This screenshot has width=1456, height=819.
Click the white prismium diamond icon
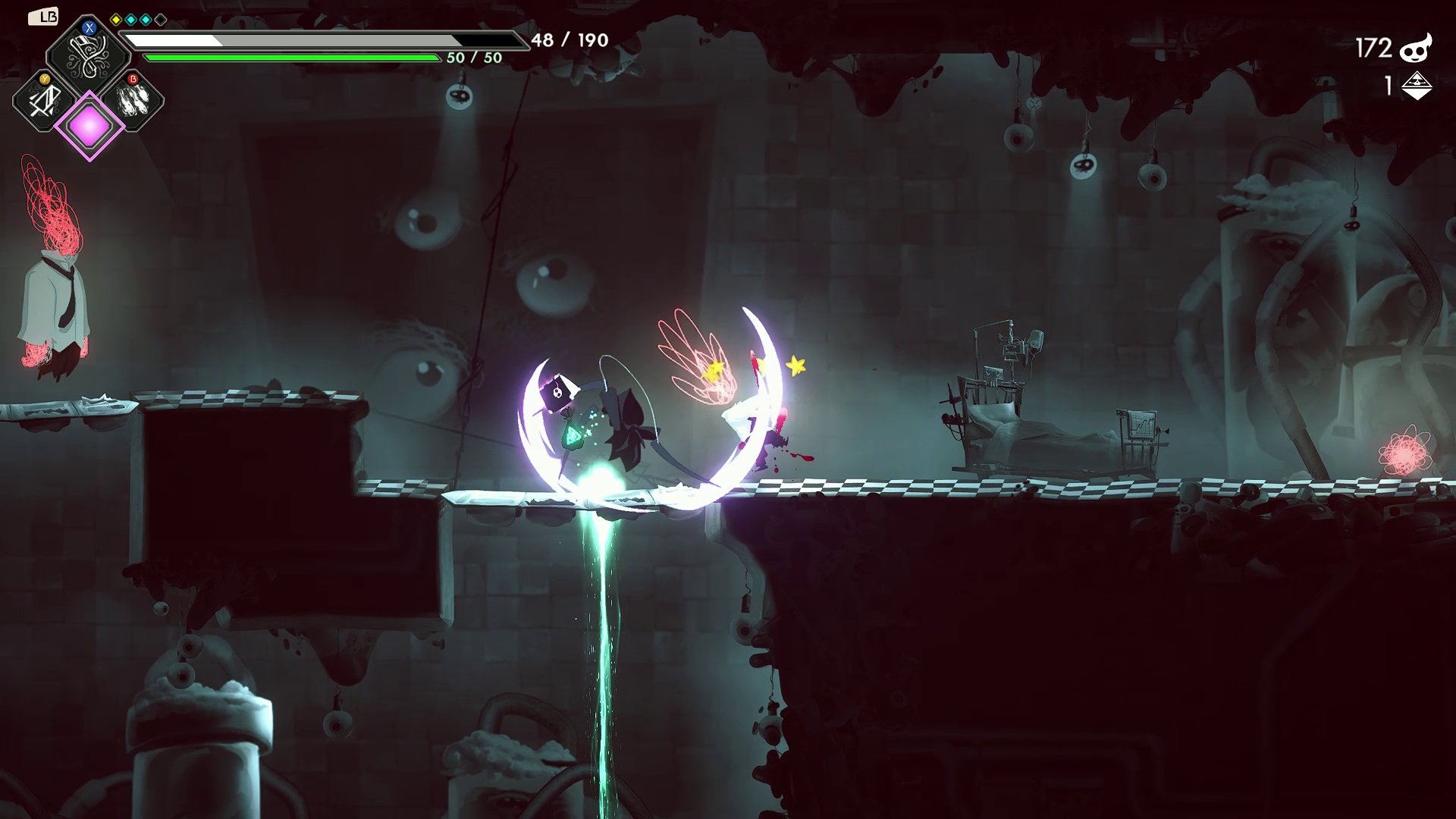(x=1416, y=86)
